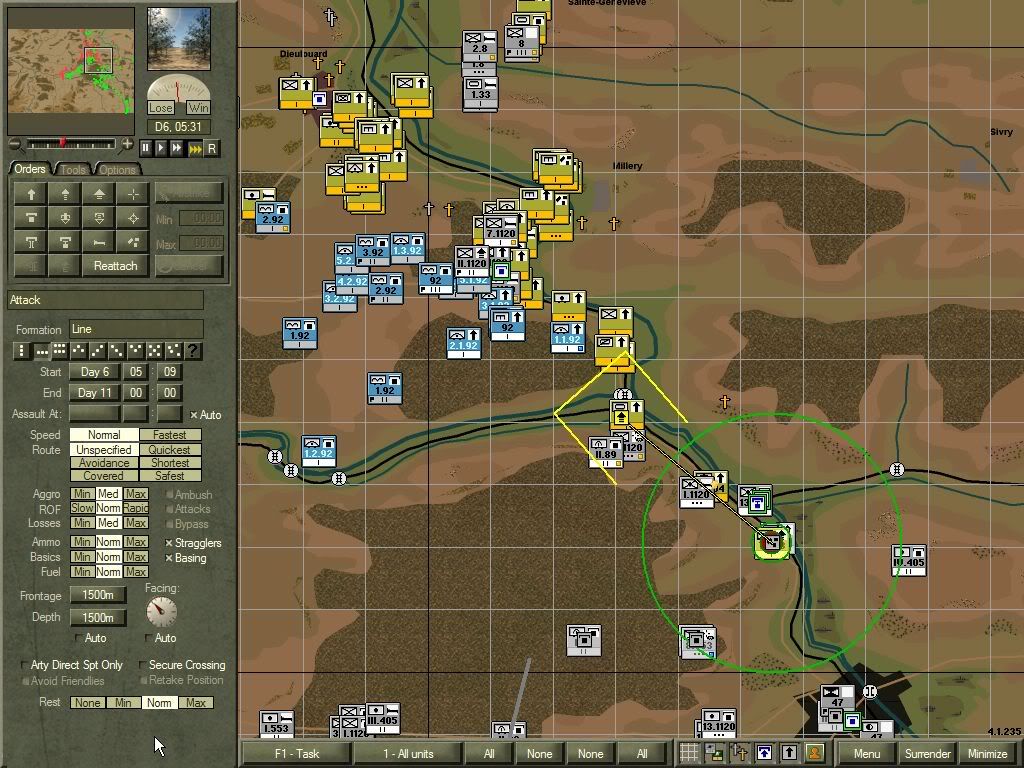Set Rest level to Max
This screenshot has width=1024, height=768.
(196, 703)
